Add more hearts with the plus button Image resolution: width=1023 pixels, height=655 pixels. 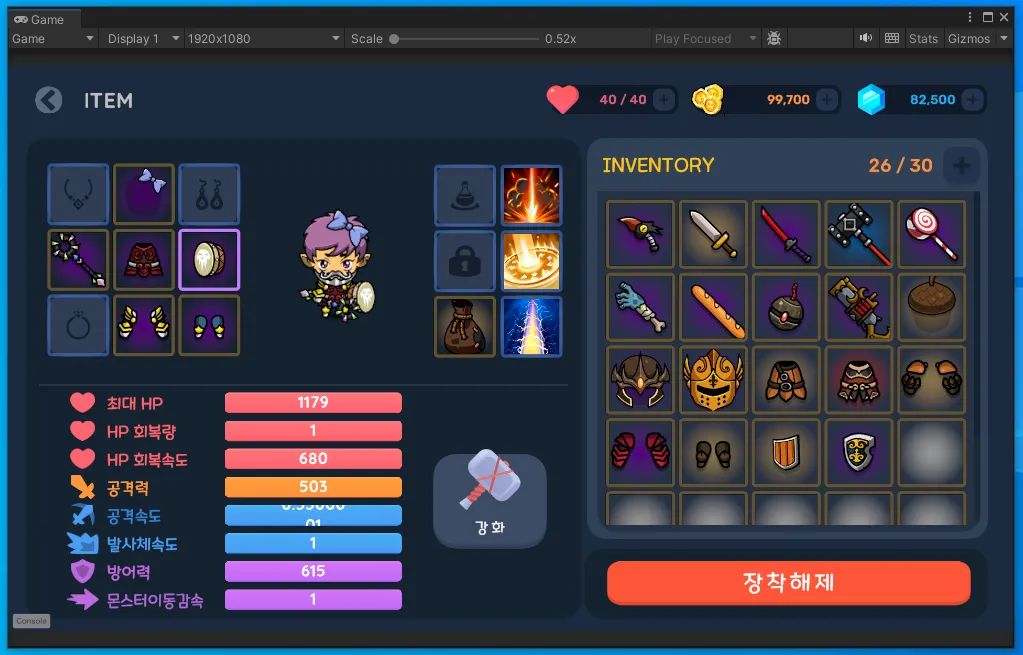click(x=663, y=100)
